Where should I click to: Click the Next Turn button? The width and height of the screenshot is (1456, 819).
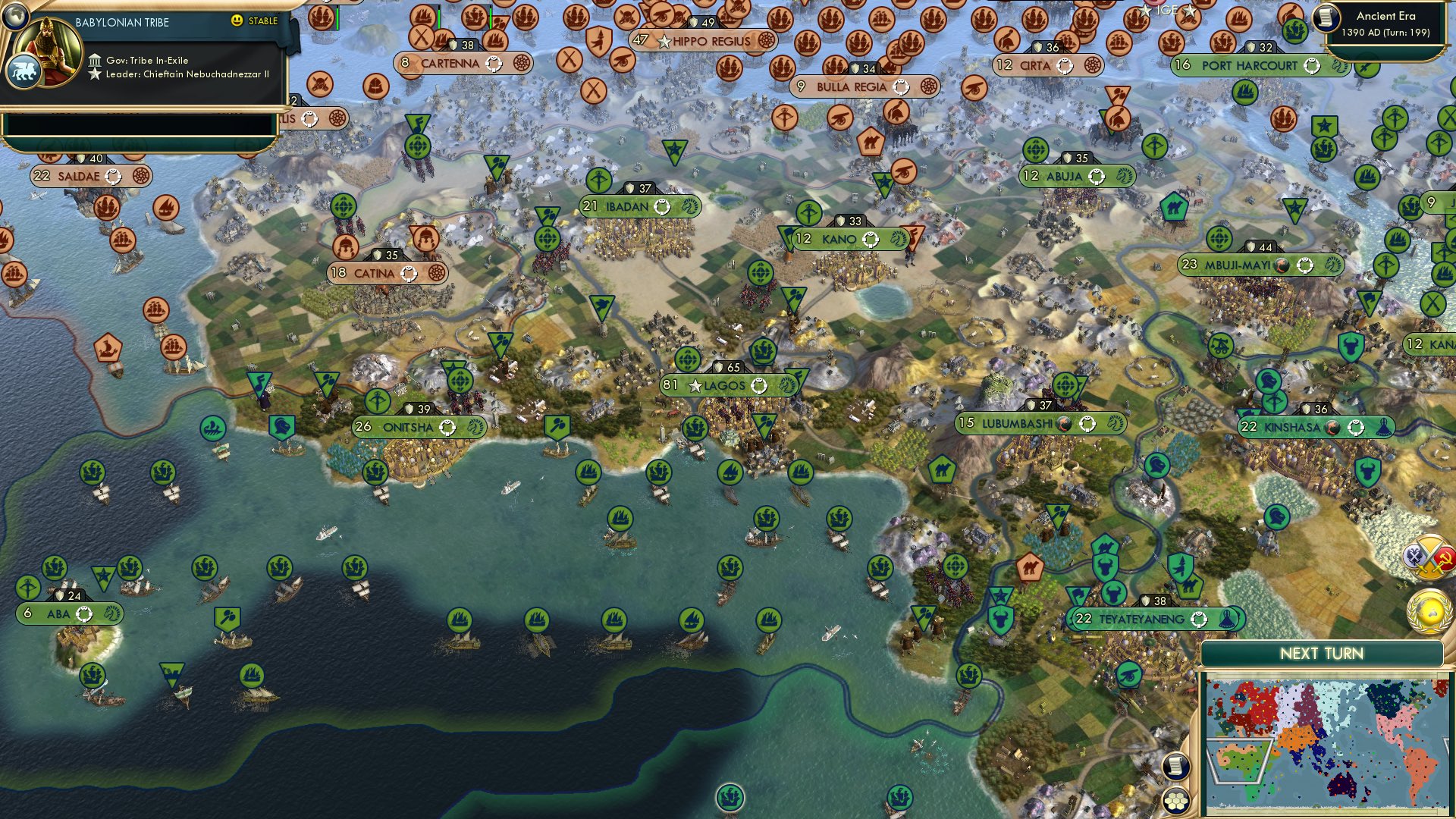pyautogui.click(x=1323, y=652)
